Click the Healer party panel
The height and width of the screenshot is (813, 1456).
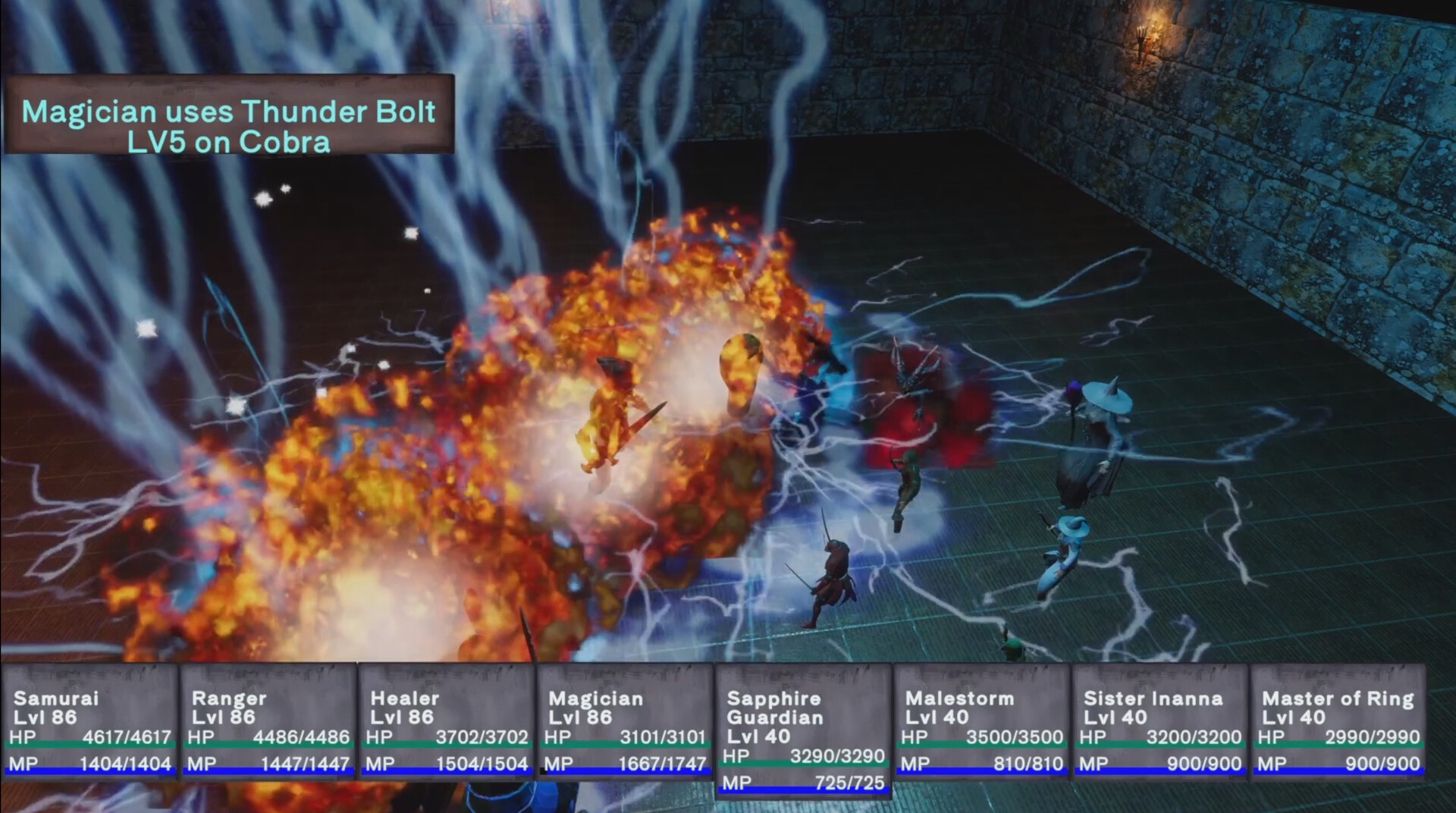(447, 722)
